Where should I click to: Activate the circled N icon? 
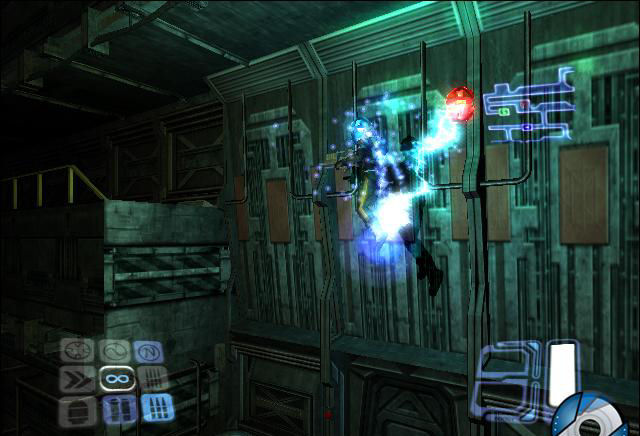point(149,351)
